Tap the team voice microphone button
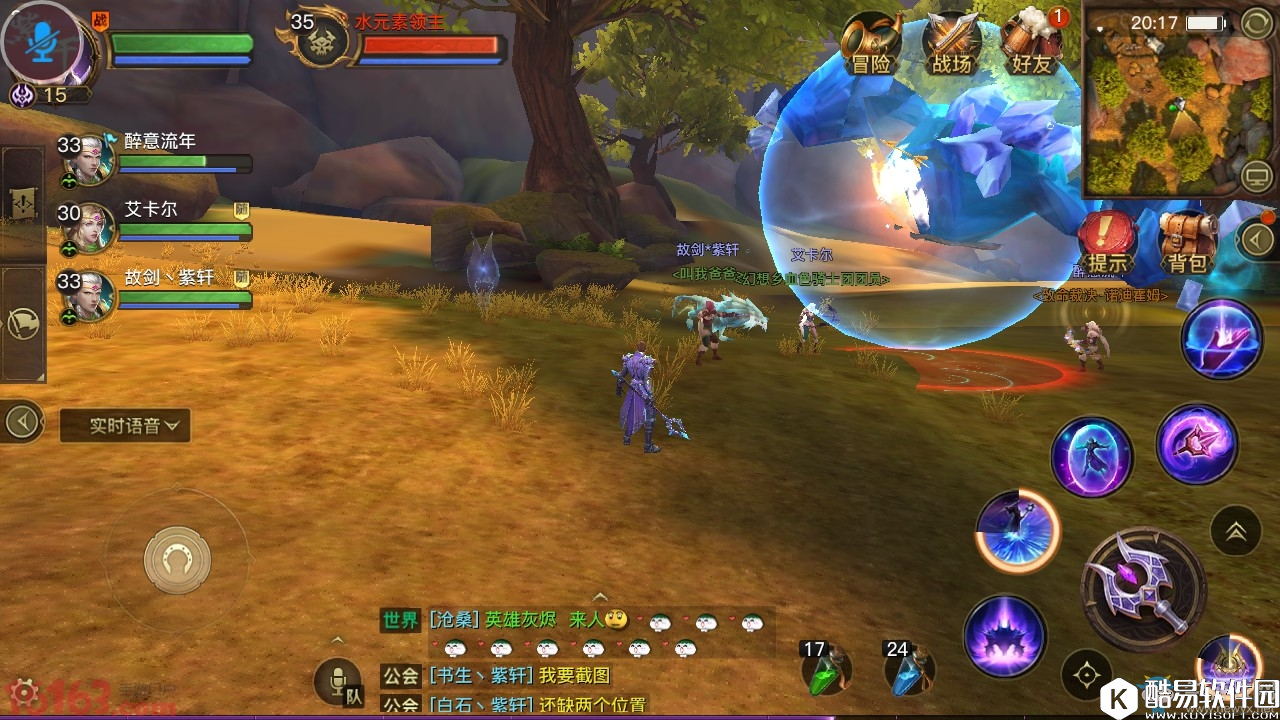The height and width of the screenshot is (720, 1280). (339, 682)
